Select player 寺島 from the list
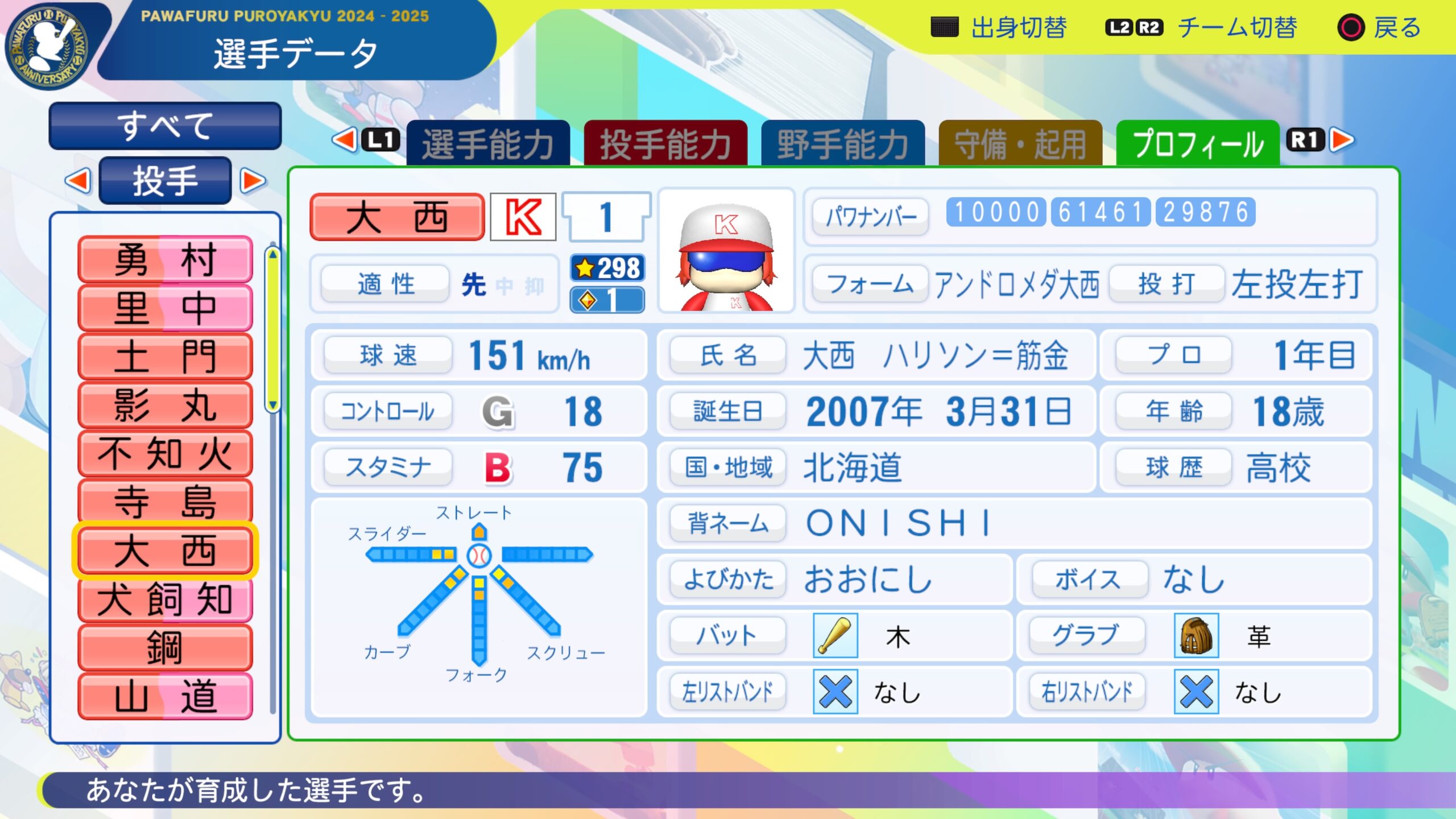1456x819 pixels. click(165, 502)
